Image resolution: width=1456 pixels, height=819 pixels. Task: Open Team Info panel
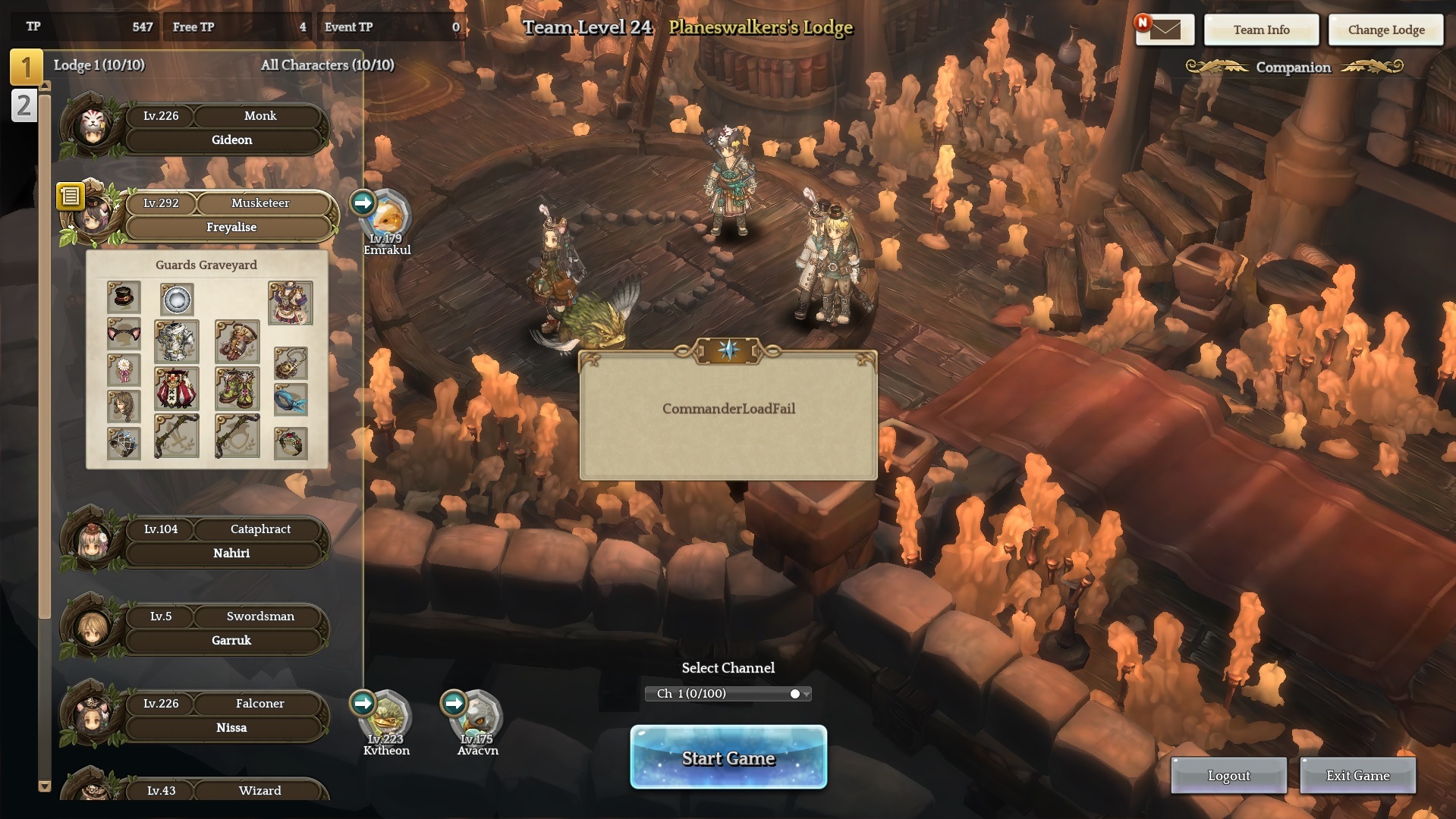coord(1261,30)
